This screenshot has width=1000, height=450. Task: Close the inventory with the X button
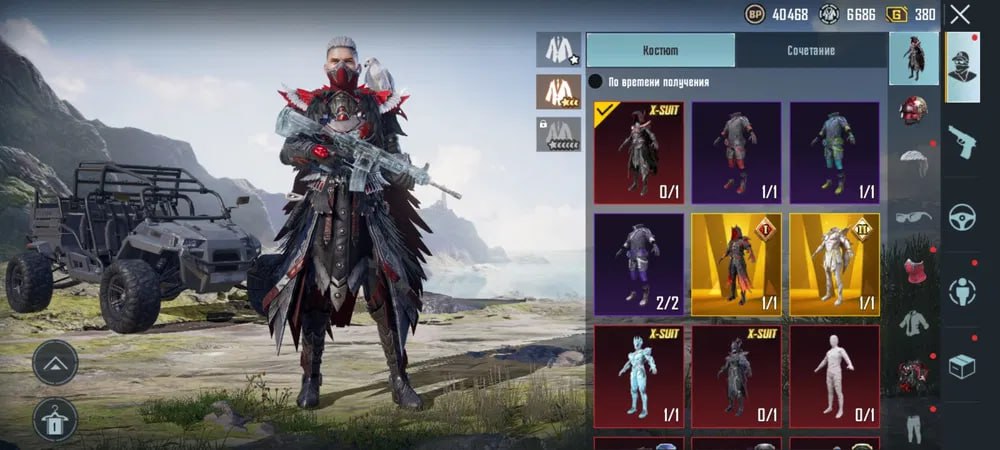pyautogui.click(x=960, y=15)
